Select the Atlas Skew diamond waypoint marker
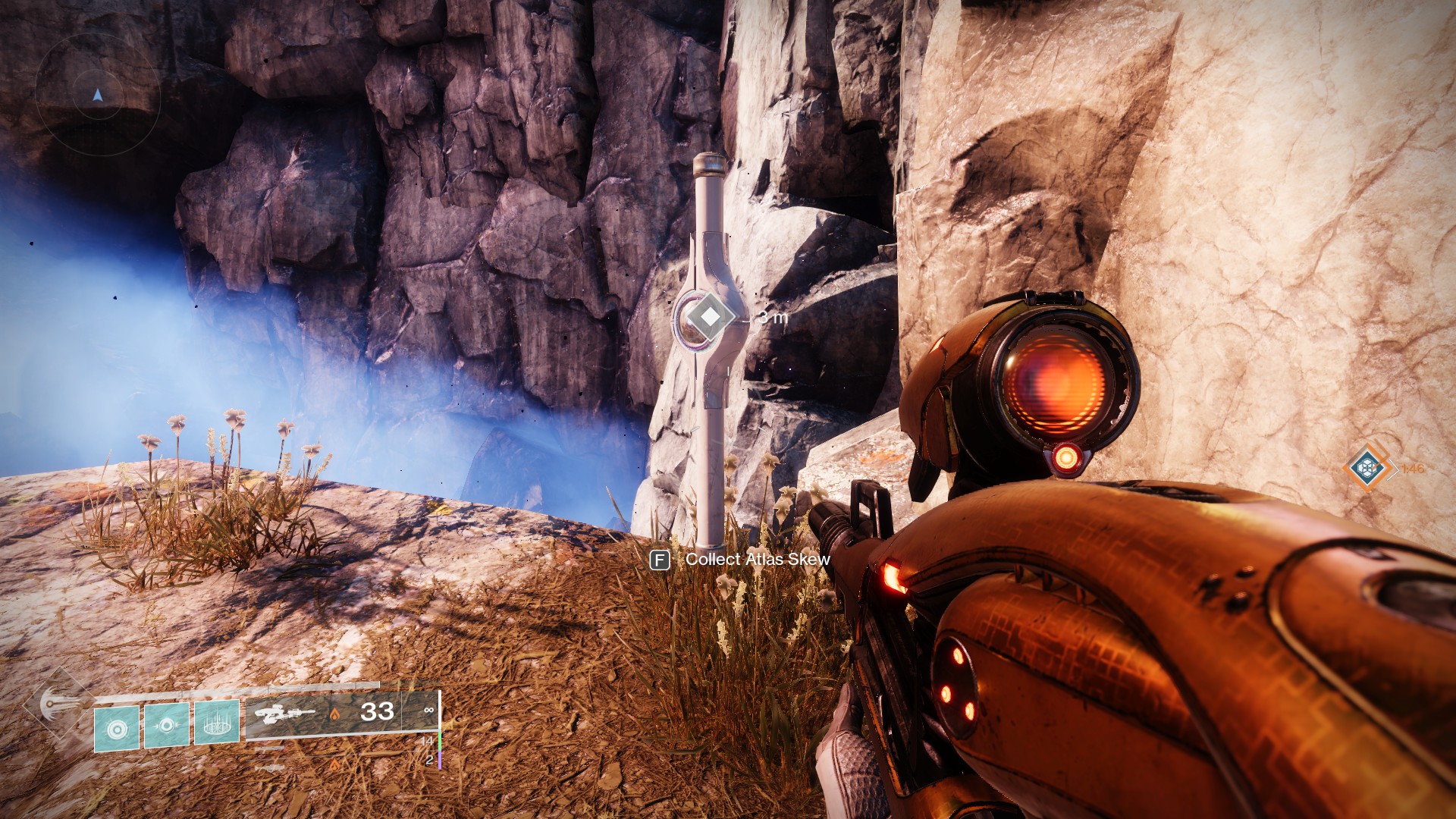Viewport: 1456px width, 819px height. click(x=709, y=317)
